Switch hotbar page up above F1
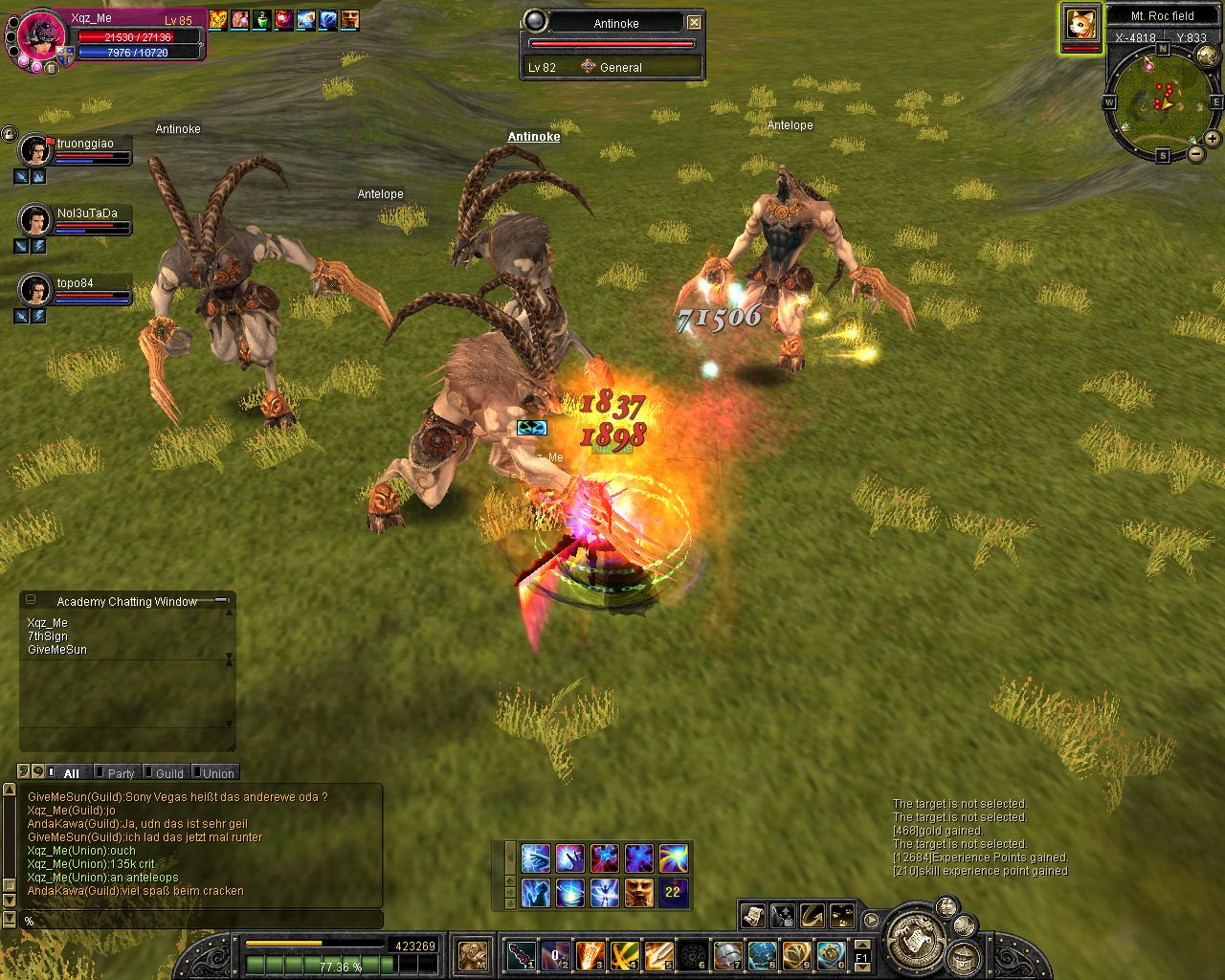1225x980 pixels. (x=861, y=944)
